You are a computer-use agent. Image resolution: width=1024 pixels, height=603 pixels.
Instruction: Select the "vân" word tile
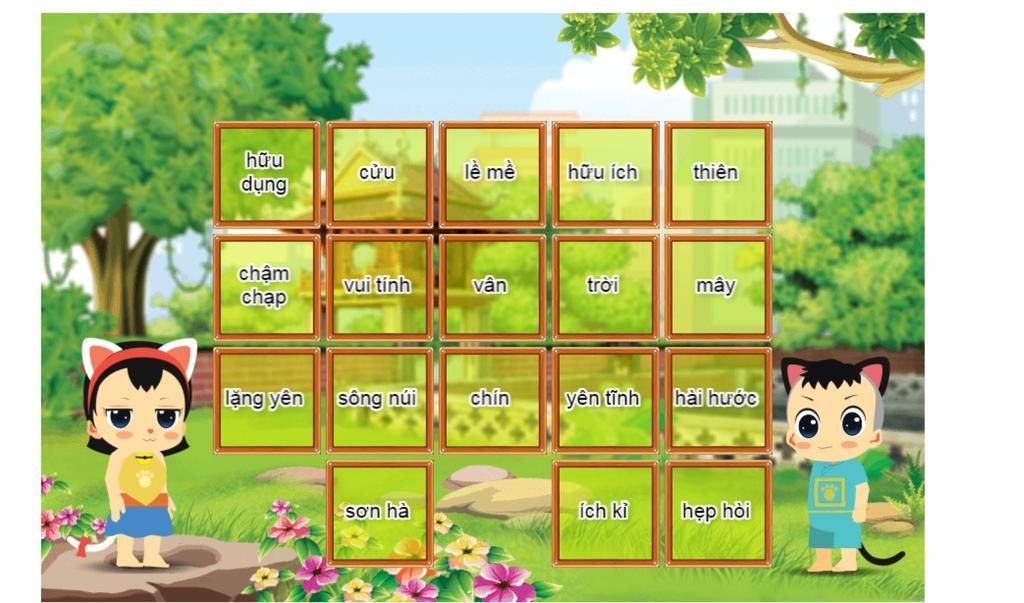[x=492, y=287]
